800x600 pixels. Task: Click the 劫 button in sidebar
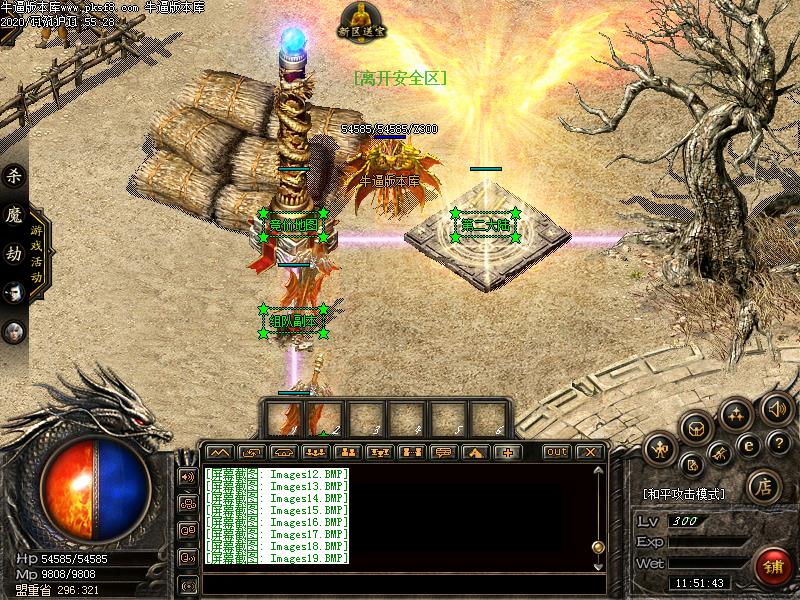click(x=14, y=253)
